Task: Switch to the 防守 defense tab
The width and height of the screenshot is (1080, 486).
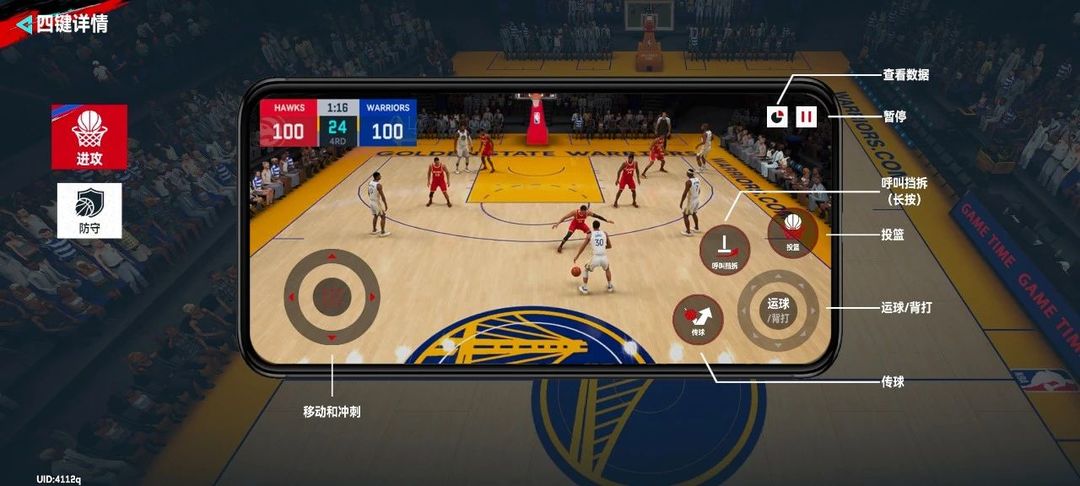Action: pyautogui.click(x=89, y=210)
